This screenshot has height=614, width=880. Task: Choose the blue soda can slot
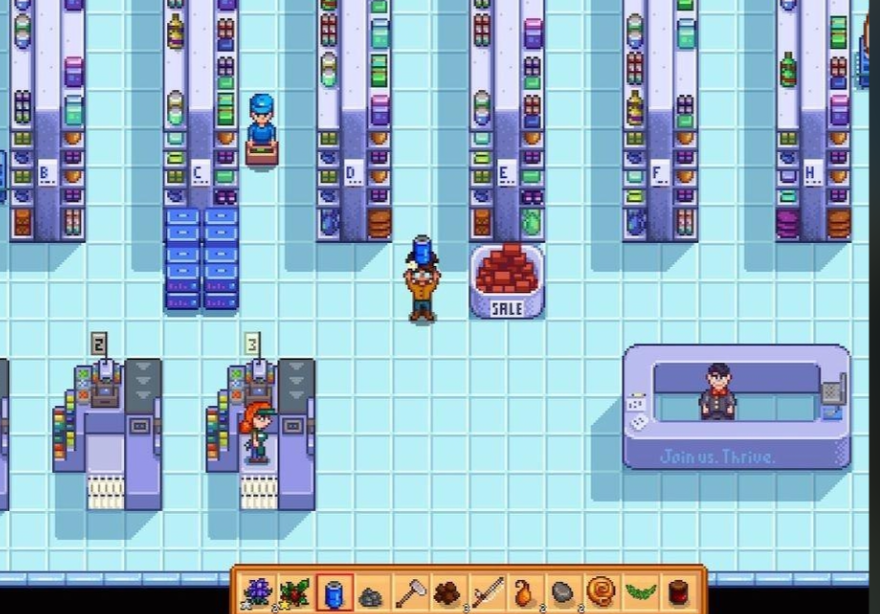[334, 592]
